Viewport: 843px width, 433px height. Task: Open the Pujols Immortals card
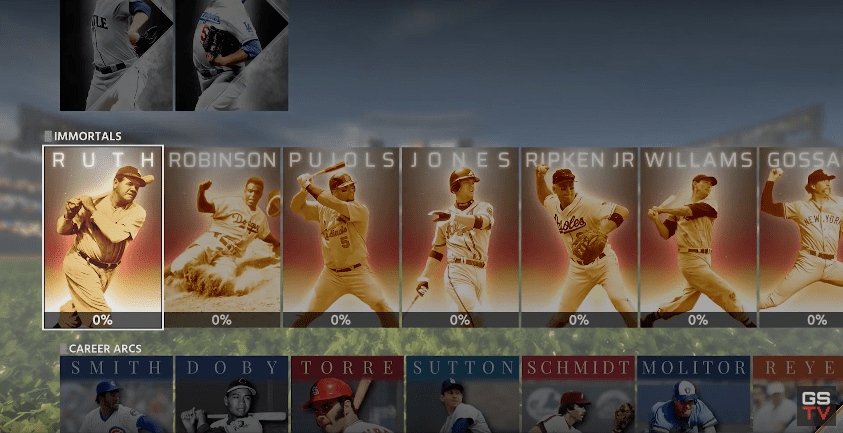[341, 237]
